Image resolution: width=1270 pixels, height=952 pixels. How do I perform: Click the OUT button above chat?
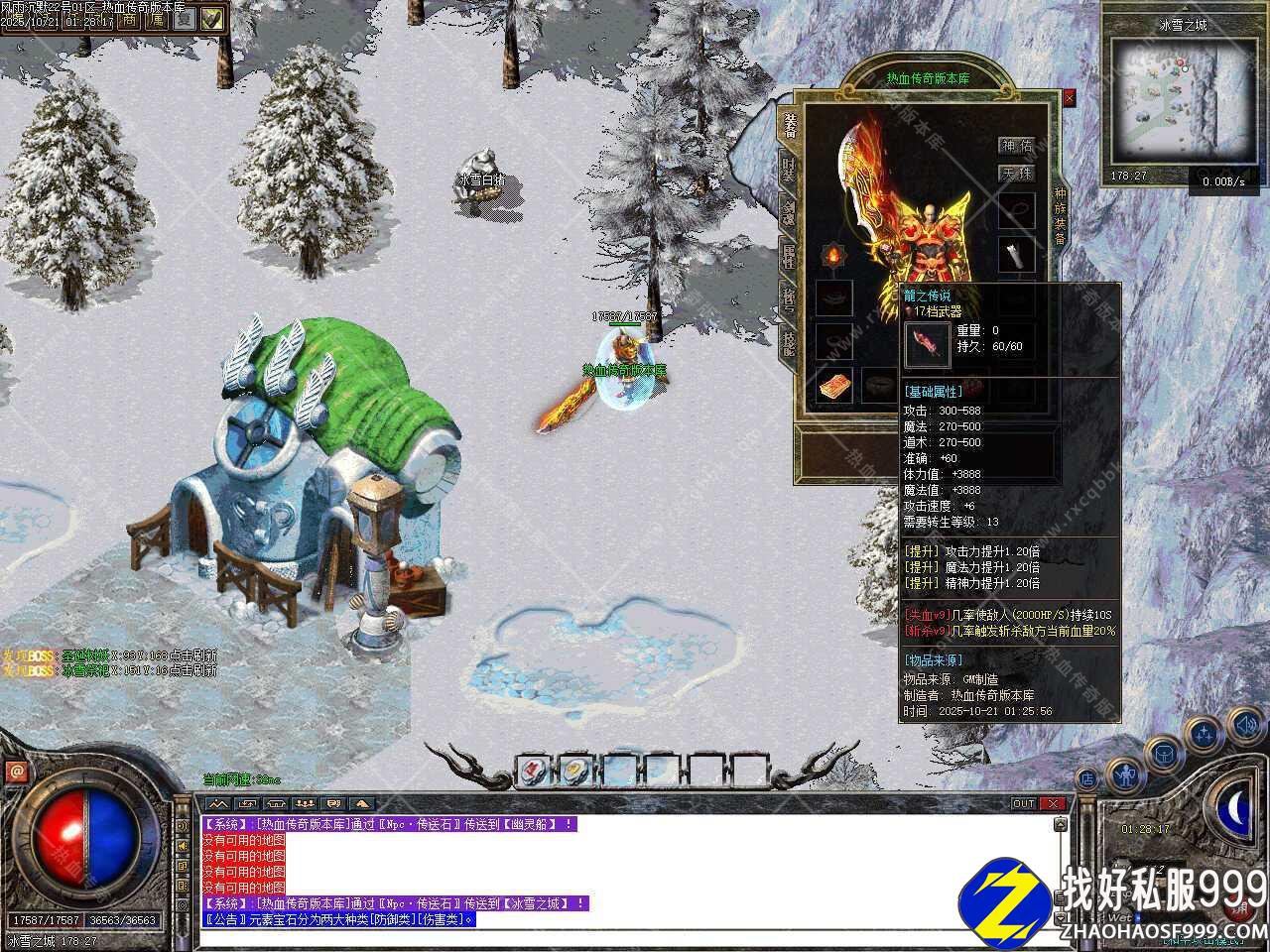coord(1023,803)
